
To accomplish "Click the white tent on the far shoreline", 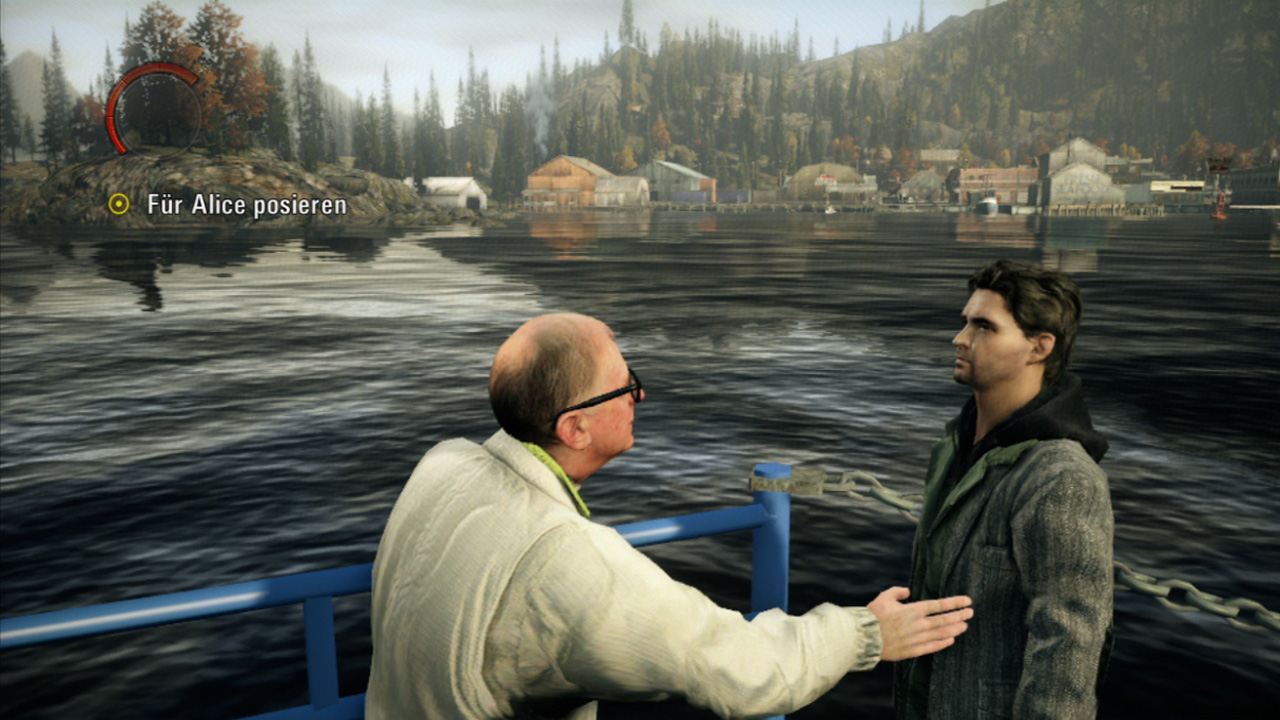I will point(455,190).
